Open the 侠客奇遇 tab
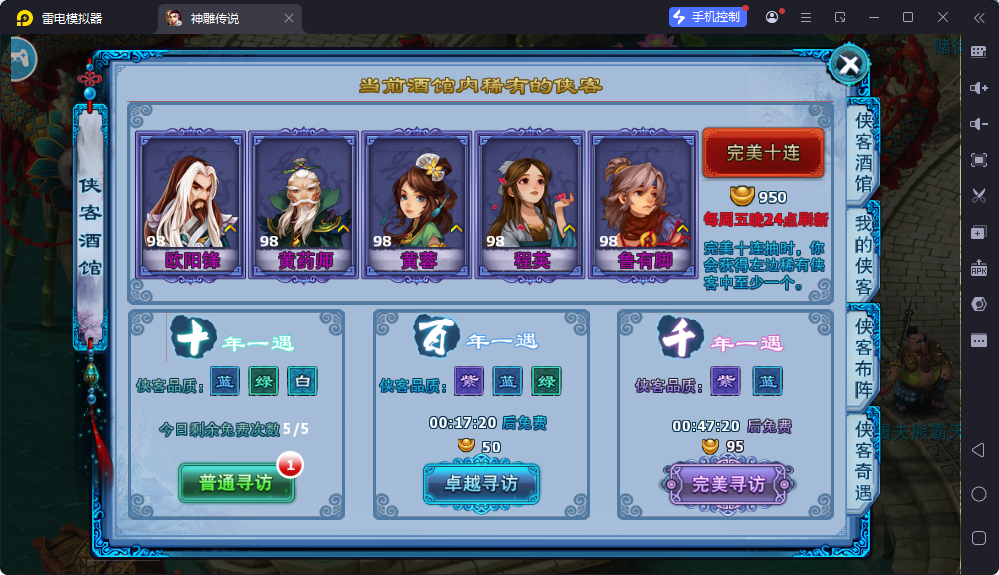 [x=862, y=459]
